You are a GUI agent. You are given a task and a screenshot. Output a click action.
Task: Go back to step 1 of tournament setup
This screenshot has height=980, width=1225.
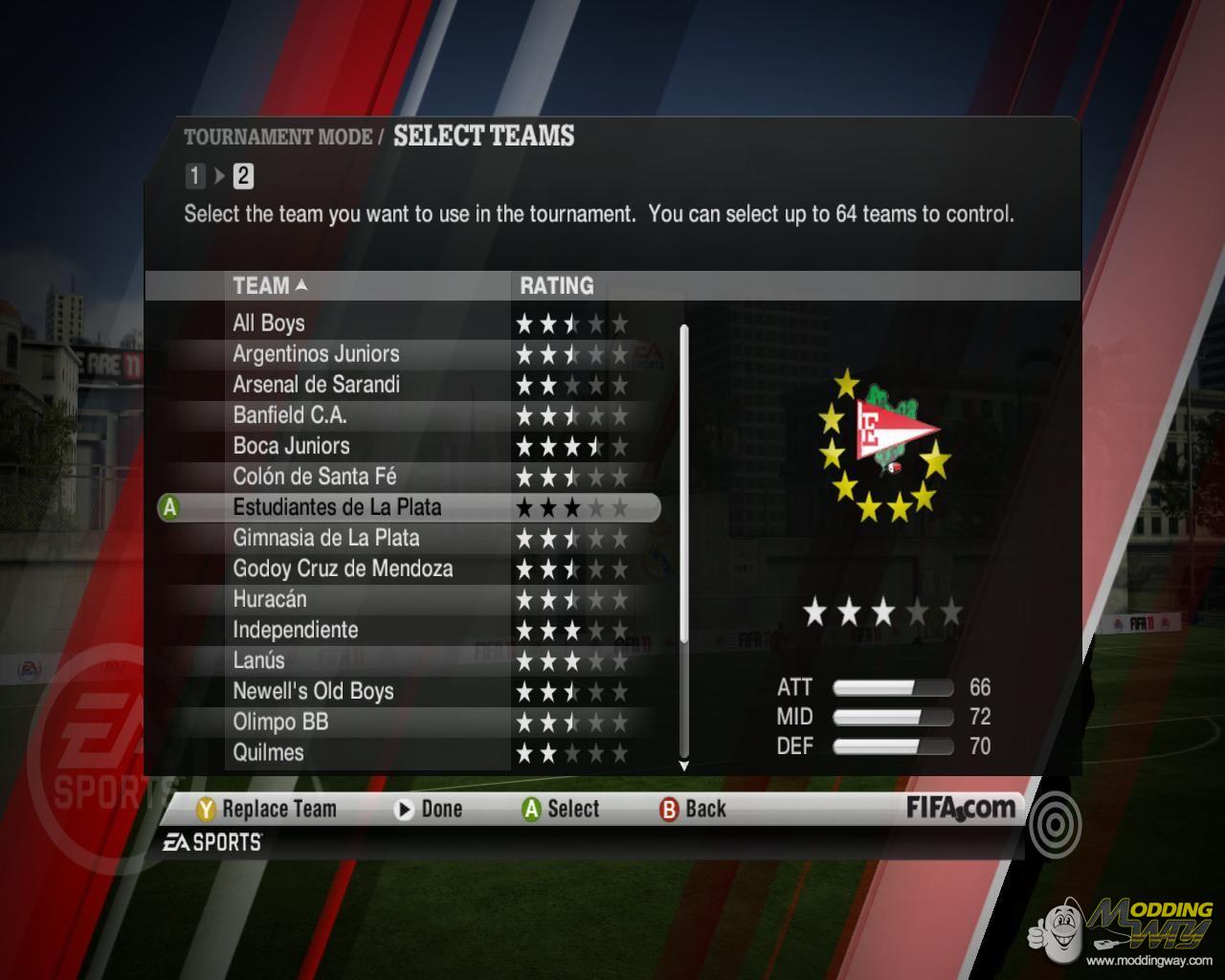click(195, 176)
